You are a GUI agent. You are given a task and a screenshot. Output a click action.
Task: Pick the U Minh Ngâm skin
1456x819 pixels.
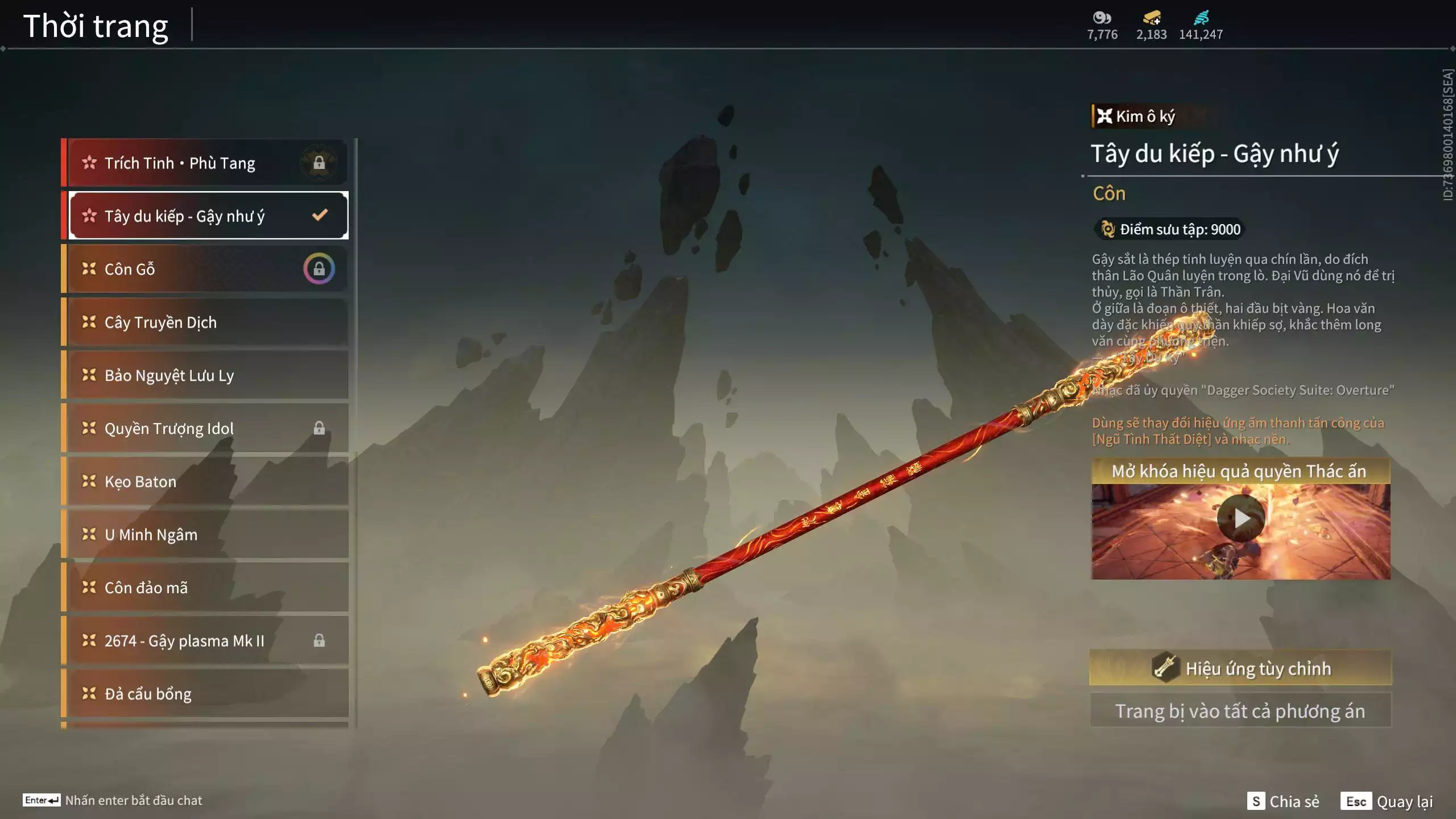[206, 535]
